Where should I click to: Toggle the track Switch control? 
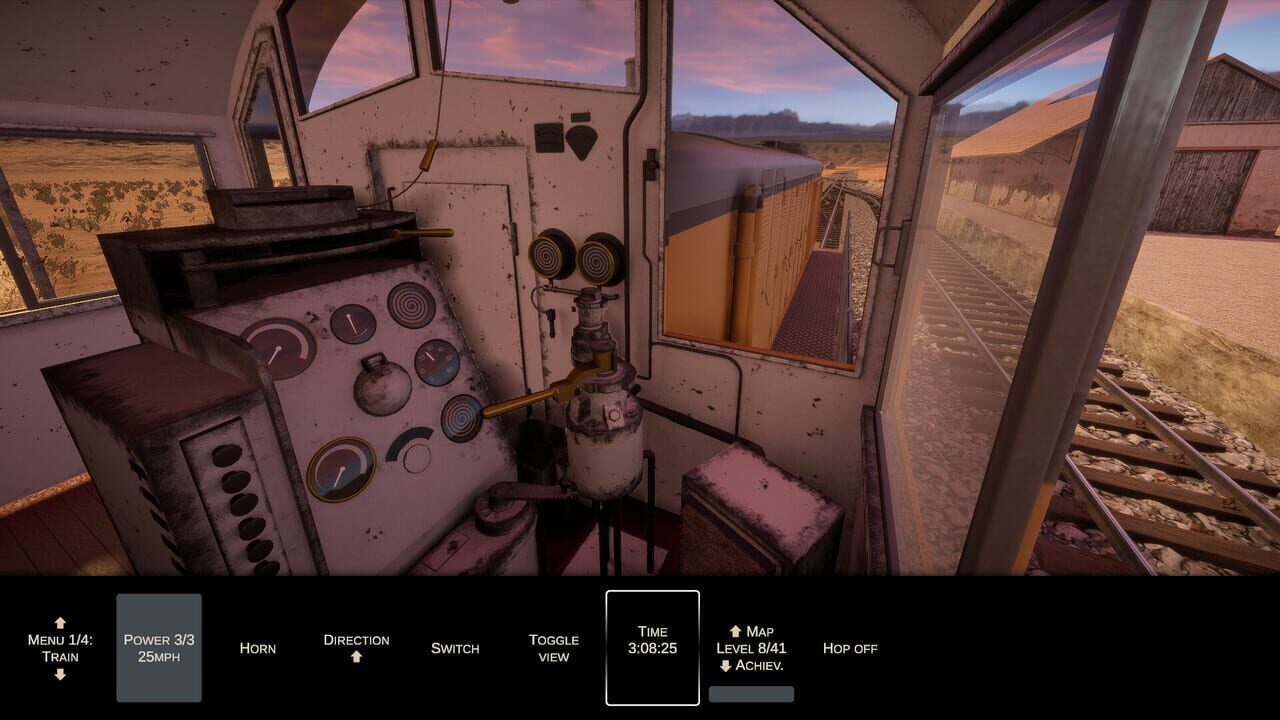456,648
